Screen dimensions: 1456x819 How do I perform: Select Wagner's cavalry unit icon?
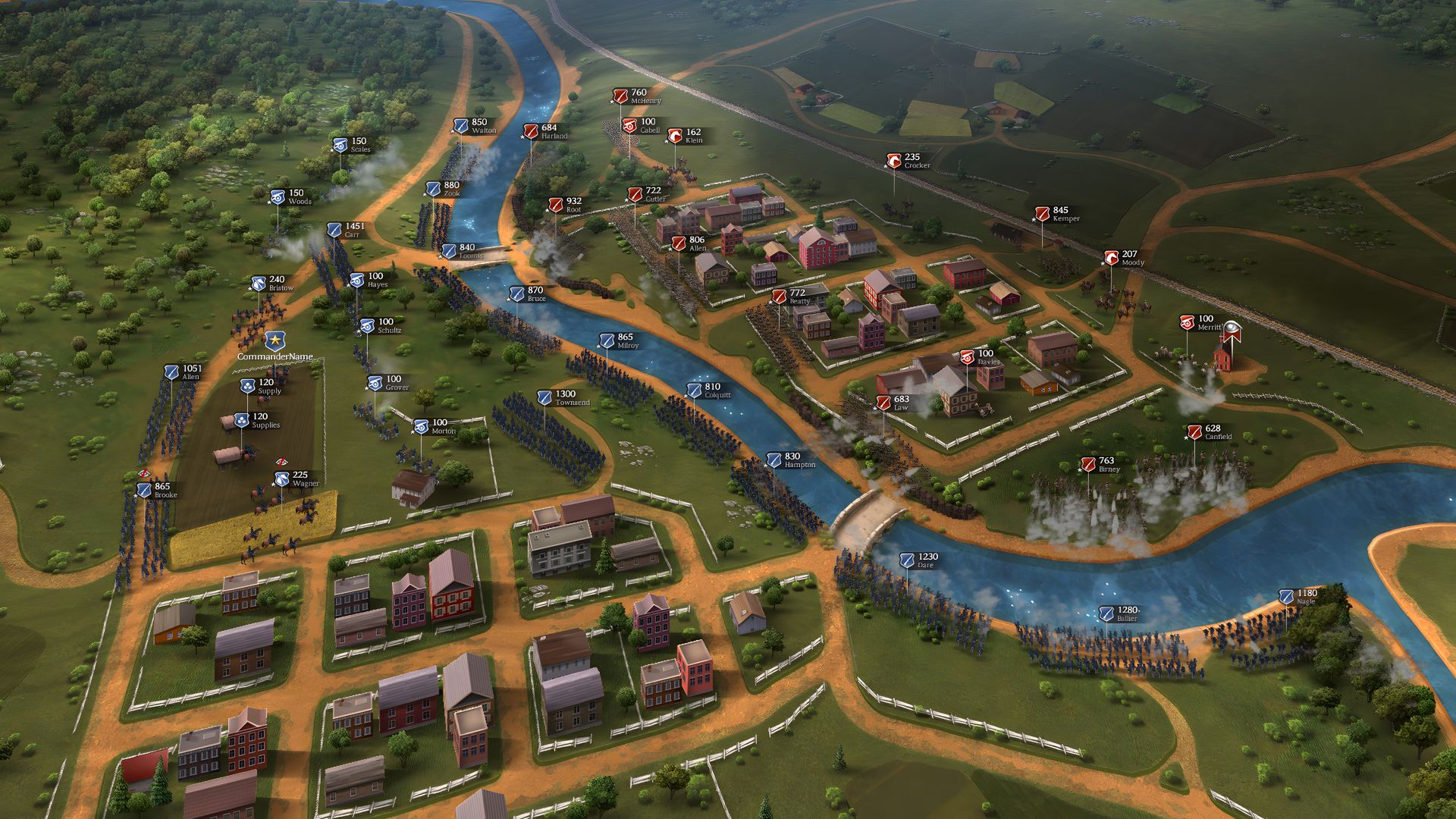(282, 479)
